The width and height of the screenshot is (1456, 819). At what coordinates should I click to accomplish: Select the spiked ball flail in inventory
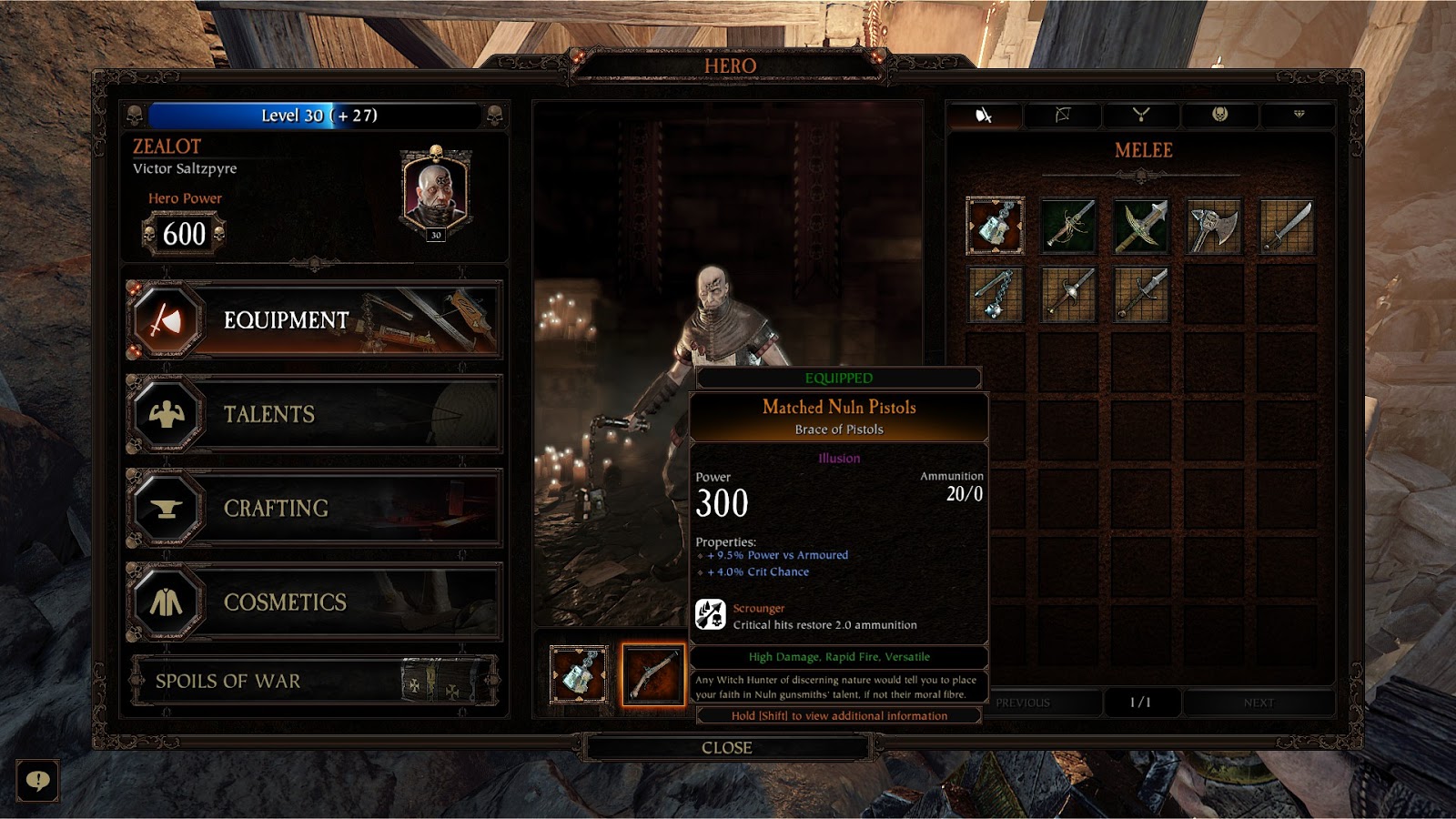click(x=996, y=295)
